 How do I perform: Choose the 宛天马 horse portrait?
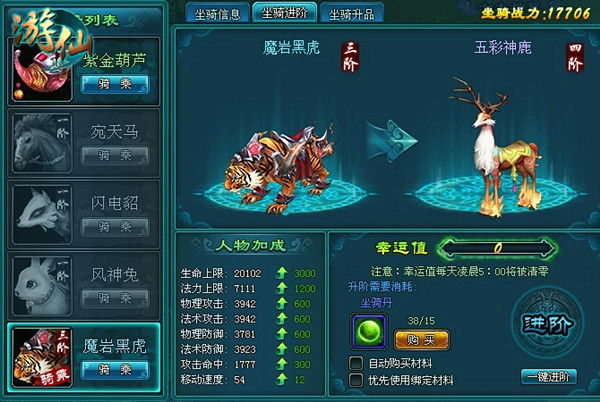pos(40,140)
